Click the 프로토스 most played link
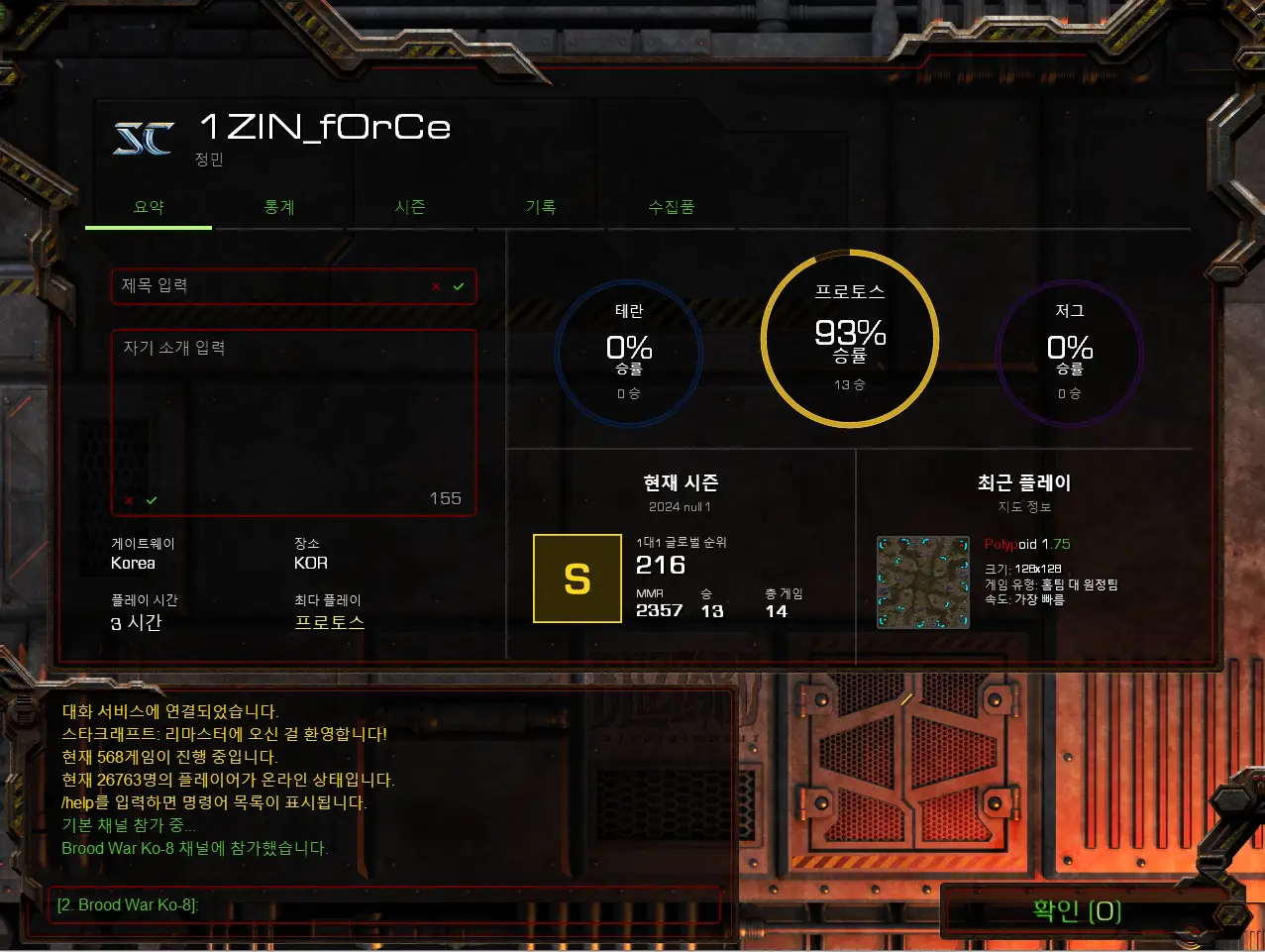 (330, 622)
